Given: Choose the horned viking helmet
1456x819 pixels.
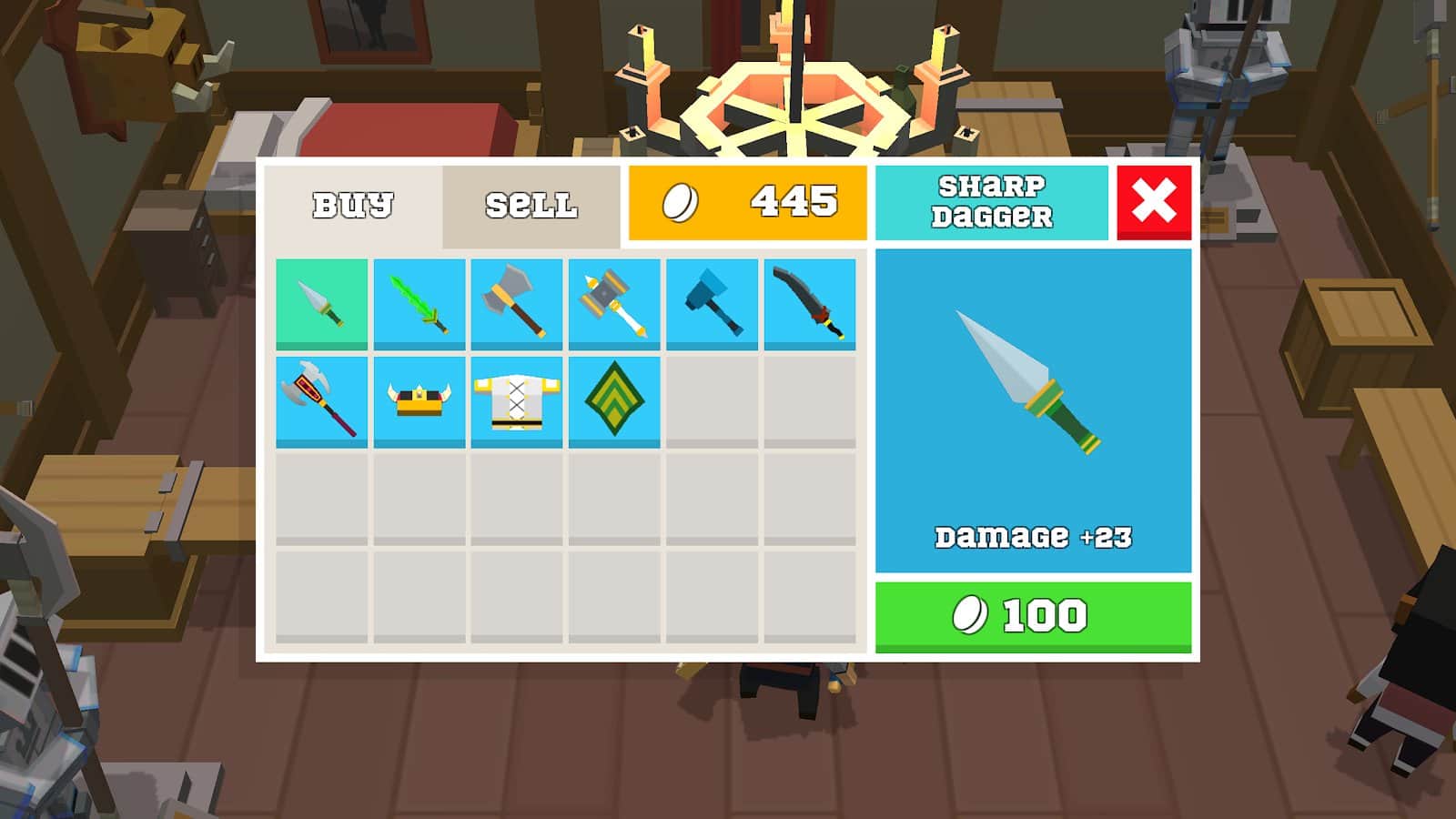Looking at the screenshot, I should 420,401.
